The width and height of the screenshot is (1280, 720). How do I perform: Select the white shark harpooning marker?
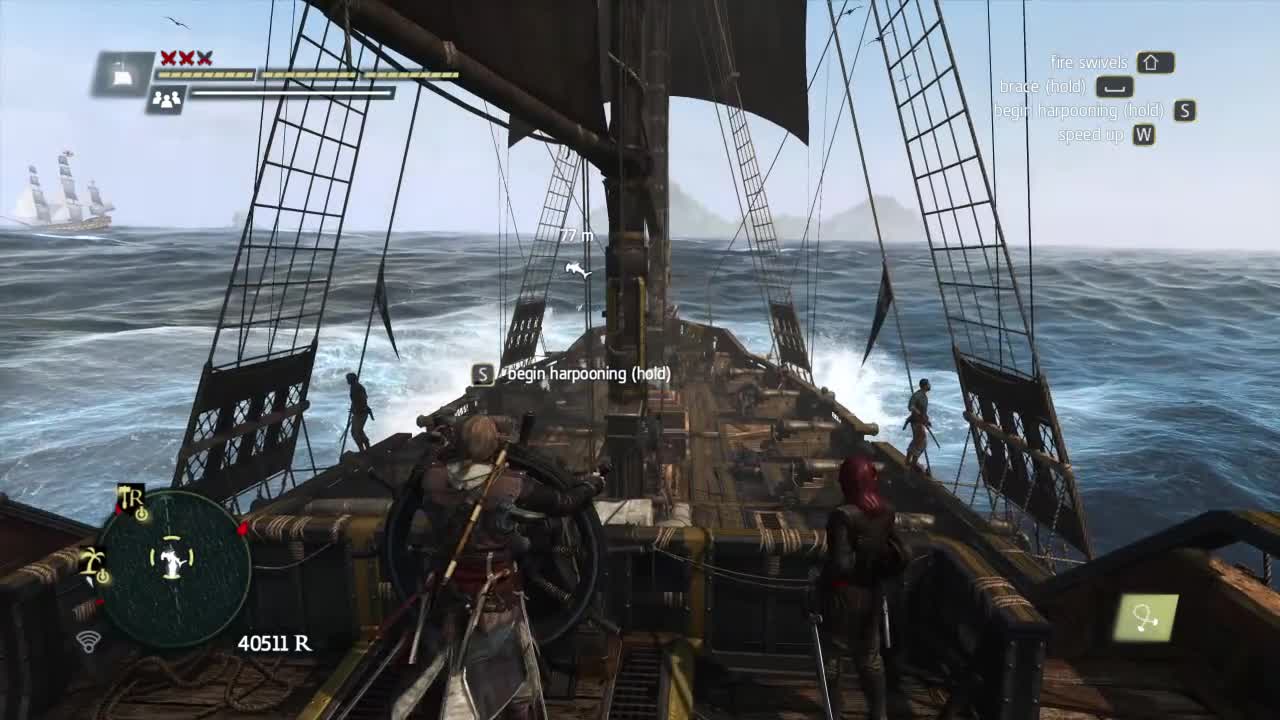(x=577, y=269)
